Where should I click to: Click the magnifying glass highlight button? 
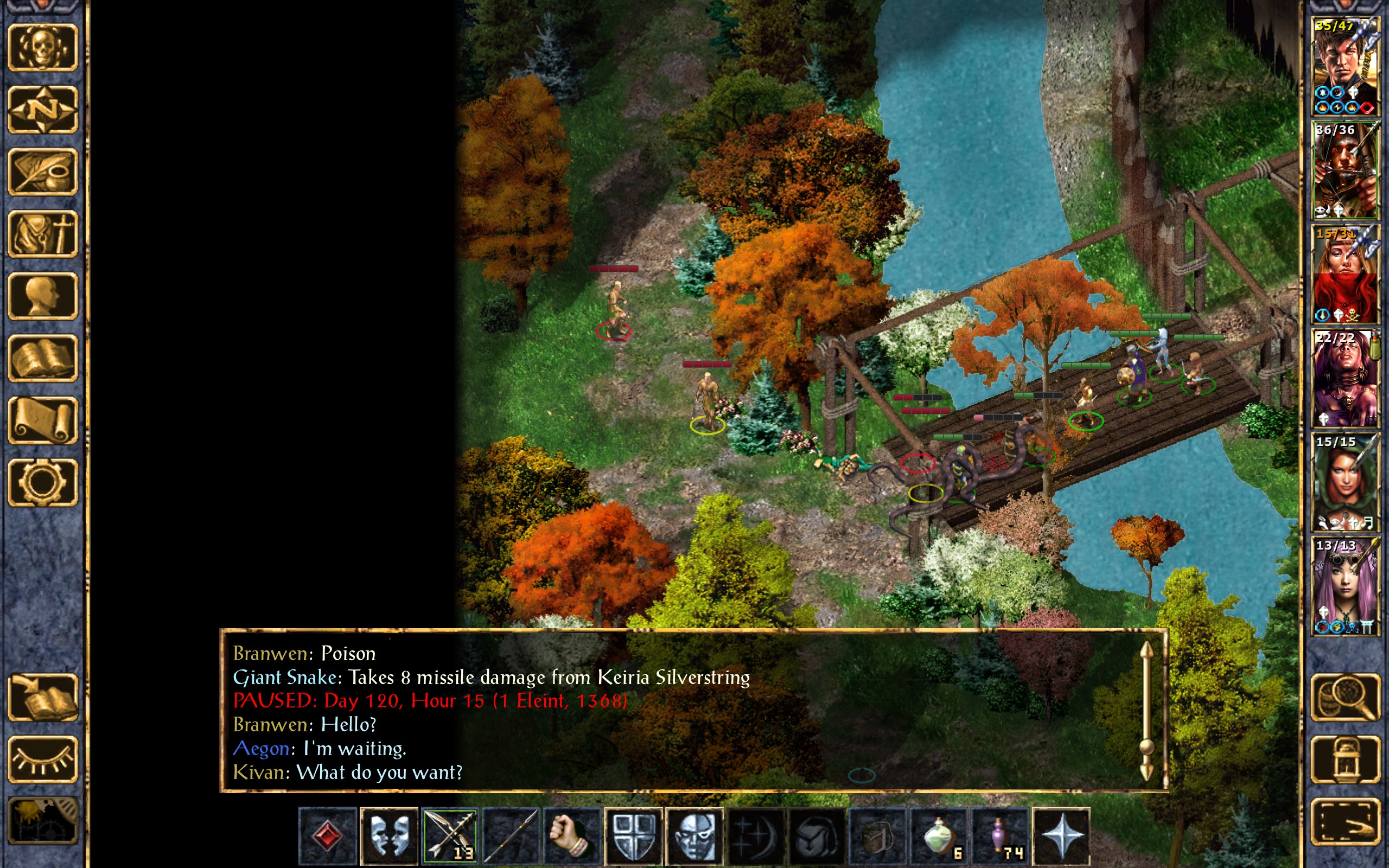click(x=1345, y=697)
